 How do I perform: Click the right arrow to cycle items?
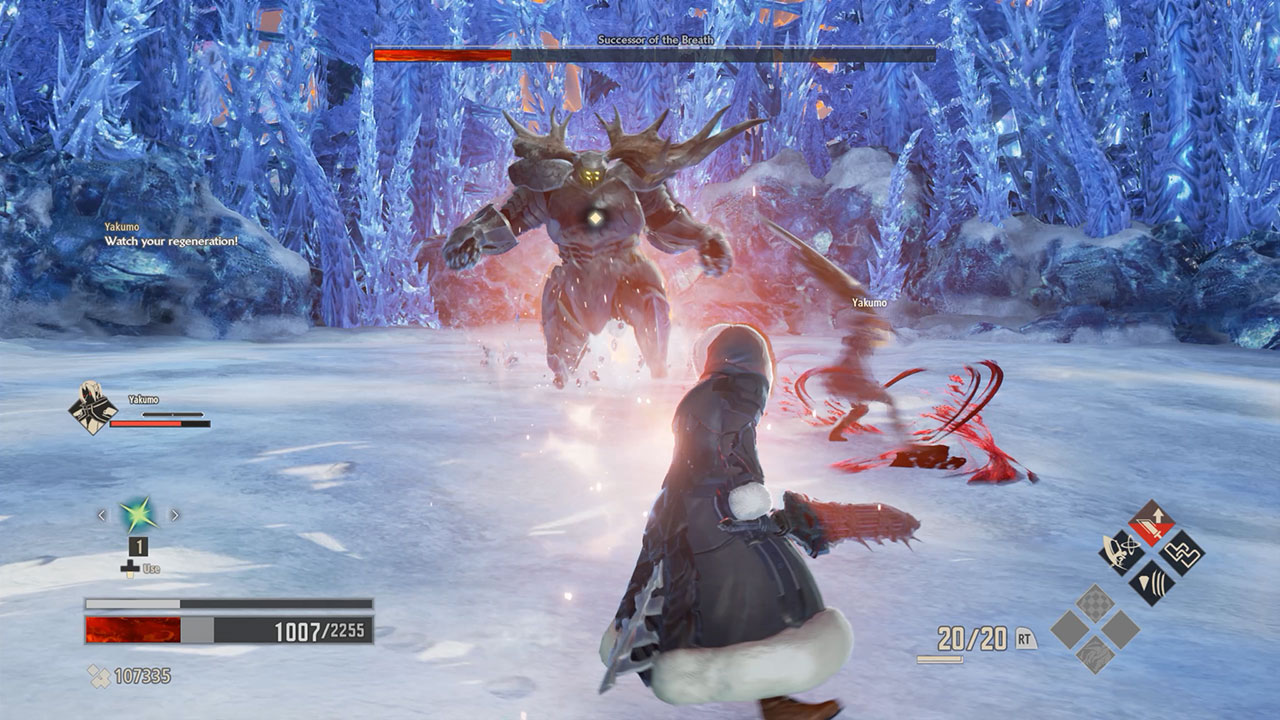(175, 516)
